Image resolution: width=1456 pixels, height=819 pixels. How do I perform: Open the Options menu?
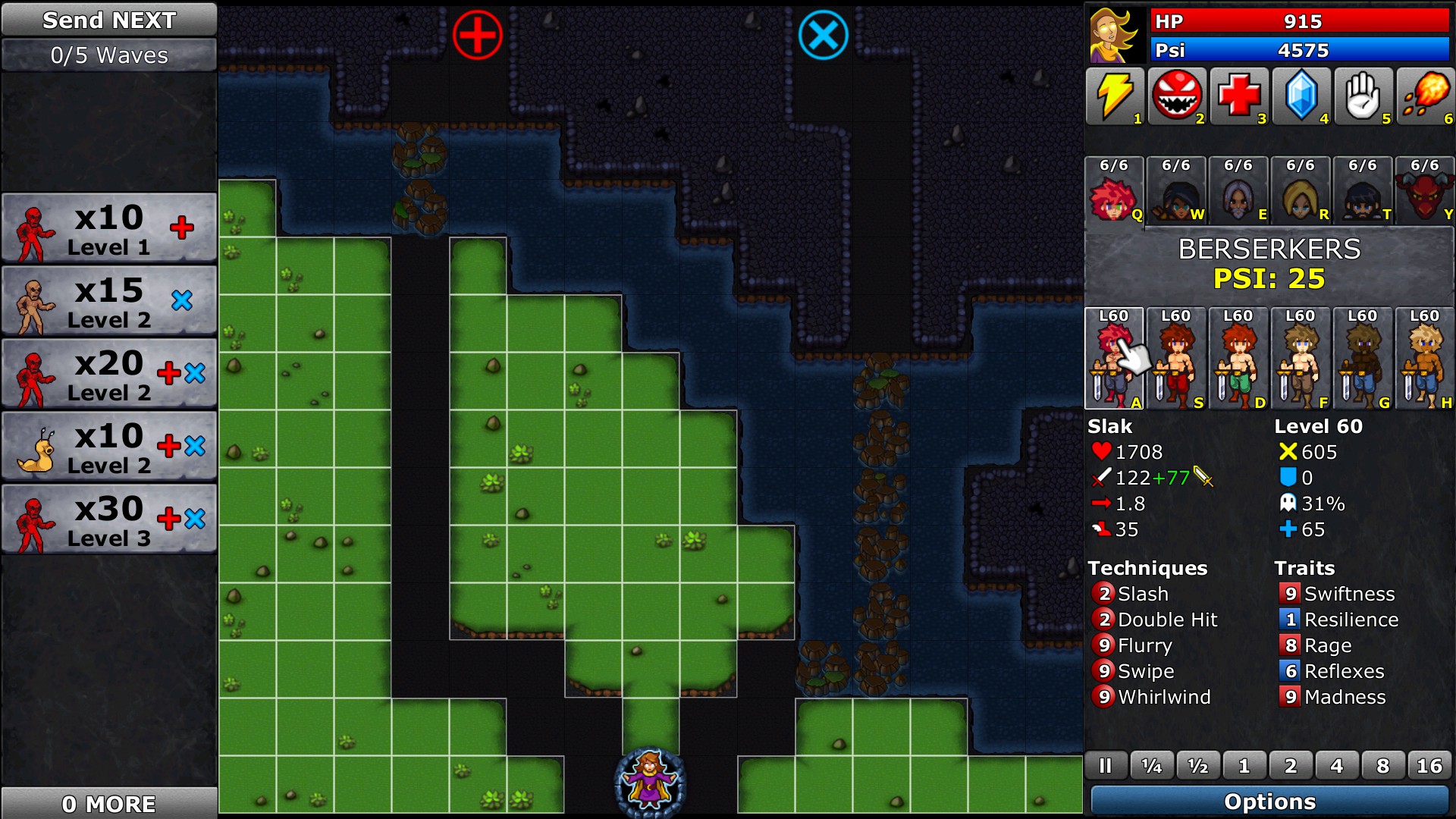pos(1269,802)
